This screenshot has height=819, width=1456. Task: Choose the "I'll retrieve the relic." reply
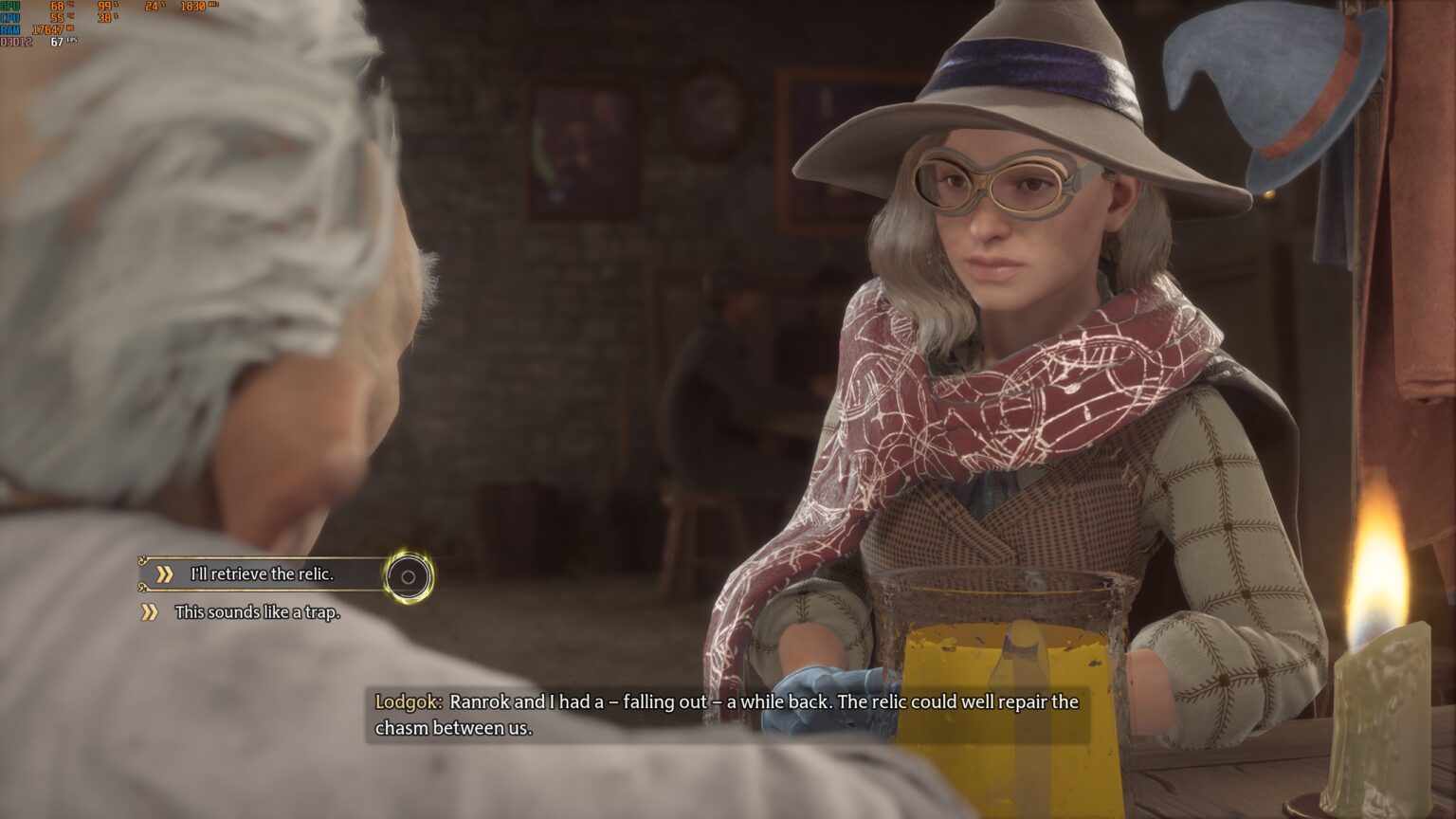[262, 574]
